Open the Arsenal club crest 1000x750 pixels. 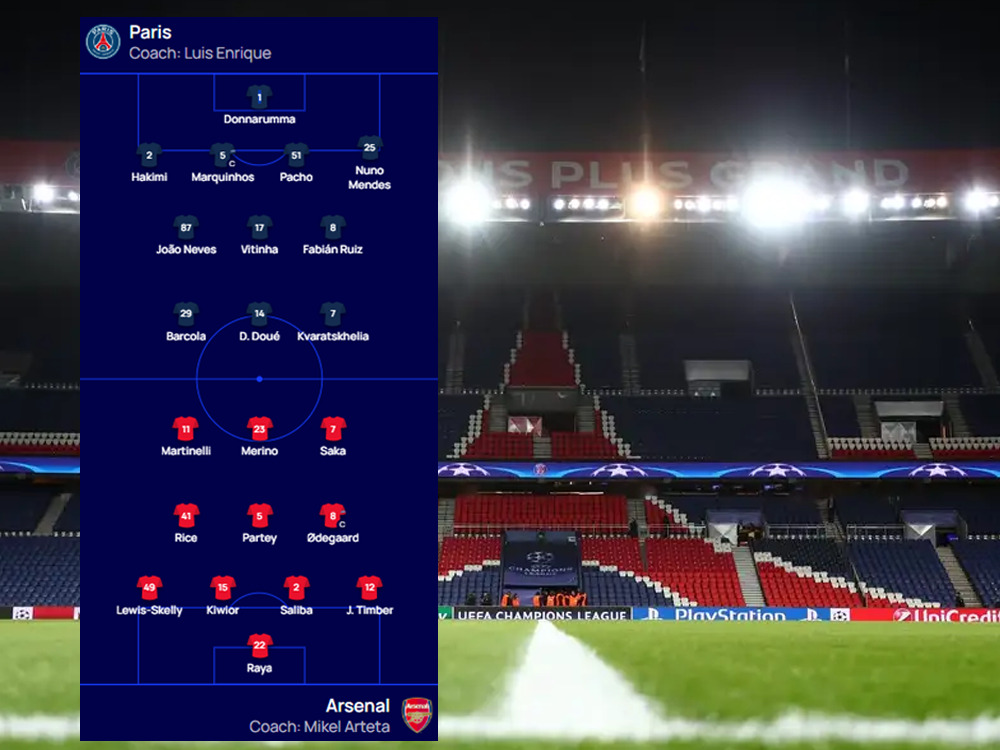[416, 715]
